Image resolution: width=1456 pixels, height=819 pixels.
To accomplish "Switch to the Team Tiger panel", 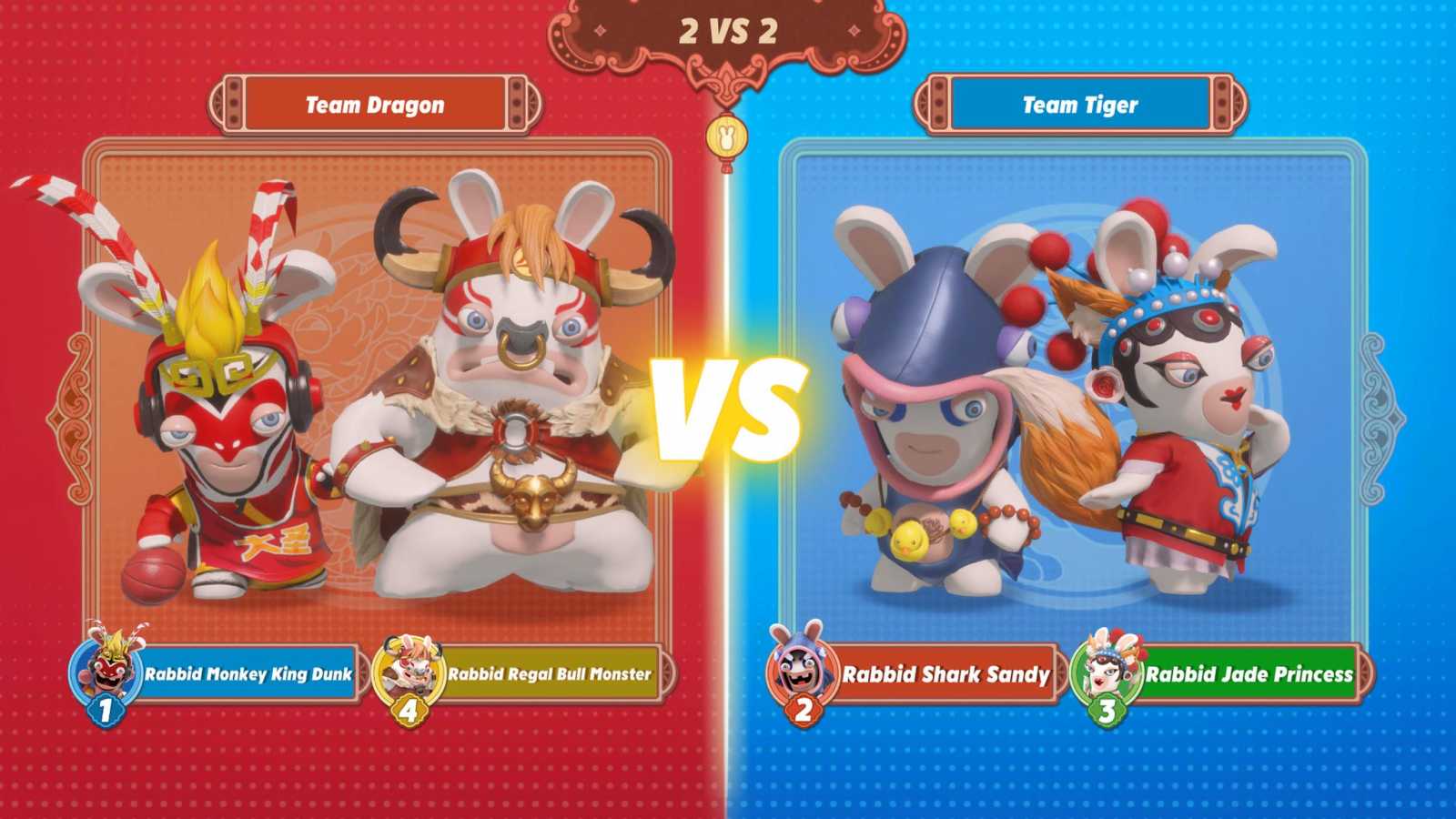I will [1083, 382].
